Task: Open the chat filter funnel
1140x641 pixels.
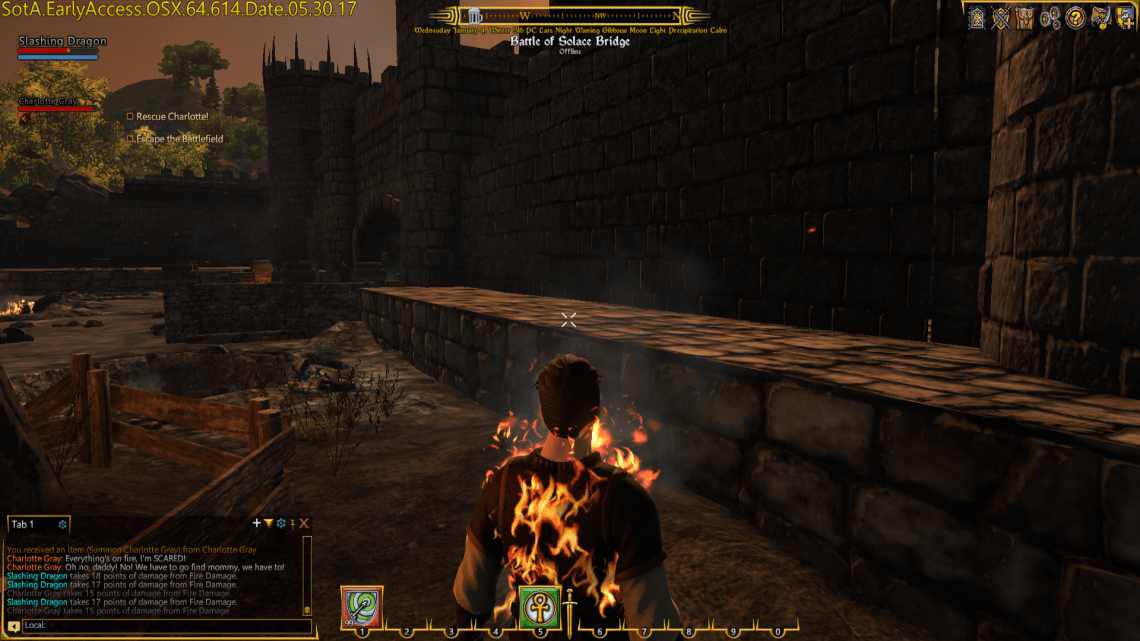Action: [268, 523]
